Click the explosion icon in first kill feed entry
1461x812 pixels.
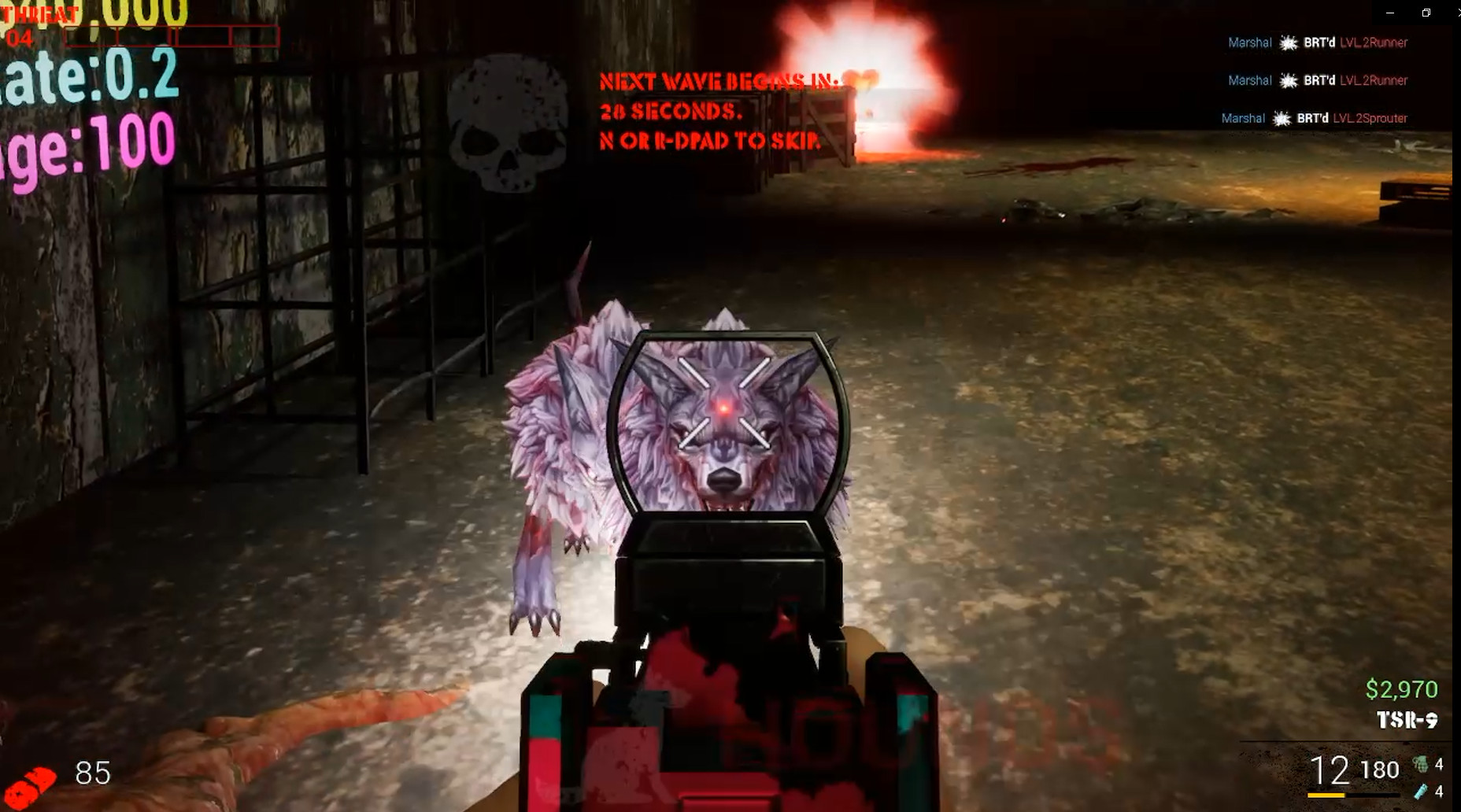(x=1289, y=43)
